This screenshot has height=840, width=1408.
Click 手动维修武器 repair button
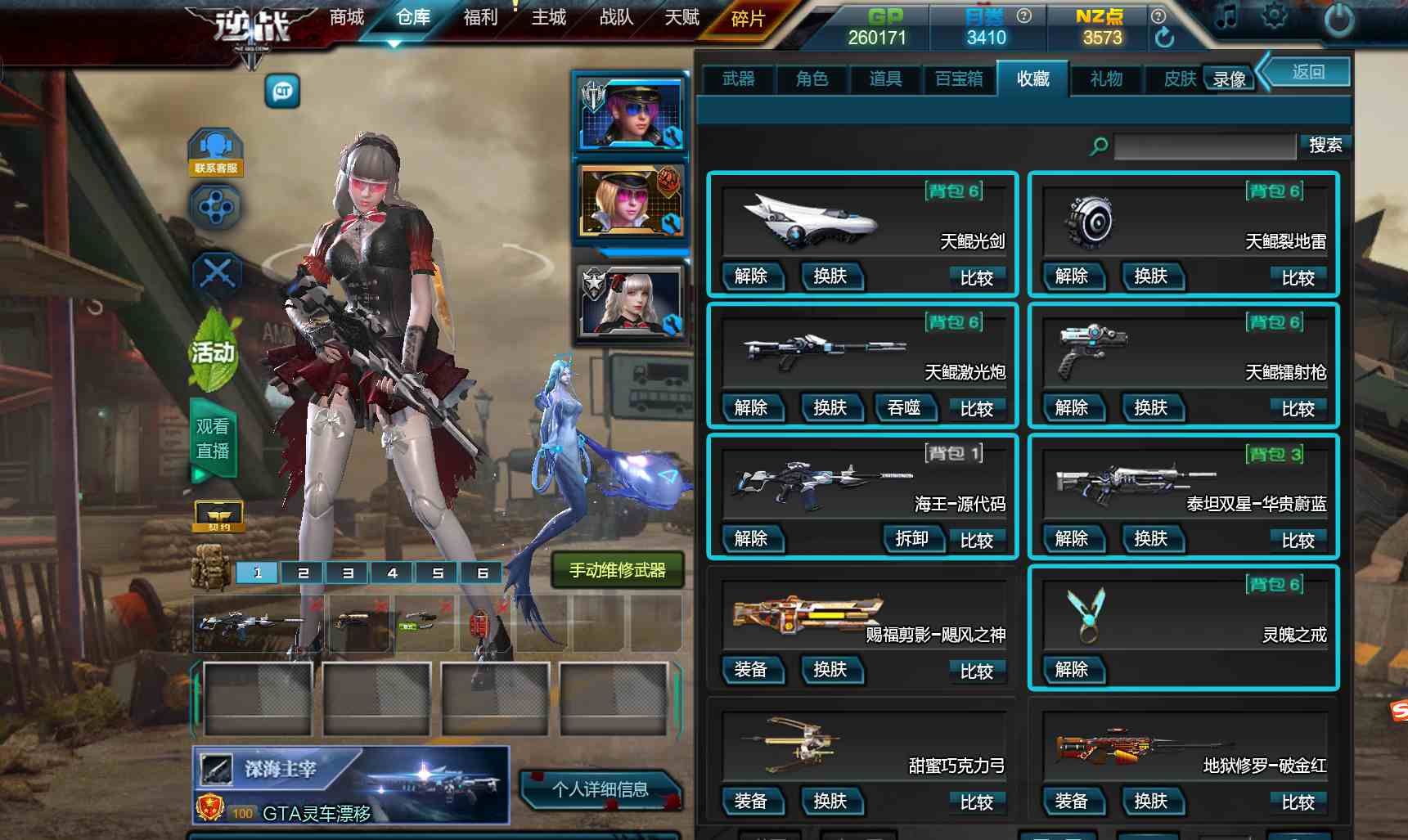(618, 570)
